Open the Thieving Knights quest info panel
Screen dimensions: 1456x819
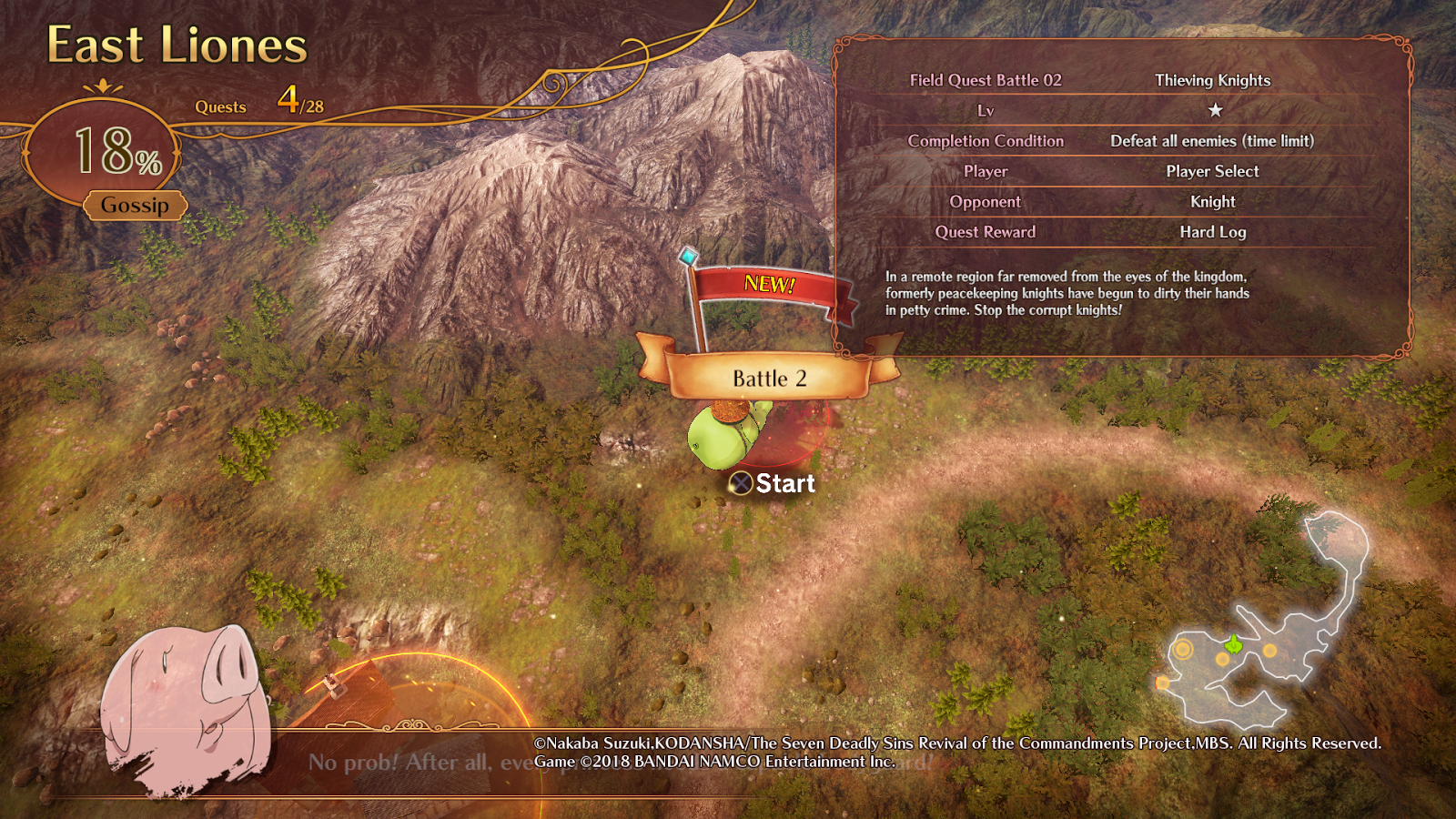(x=1122, y=196)
